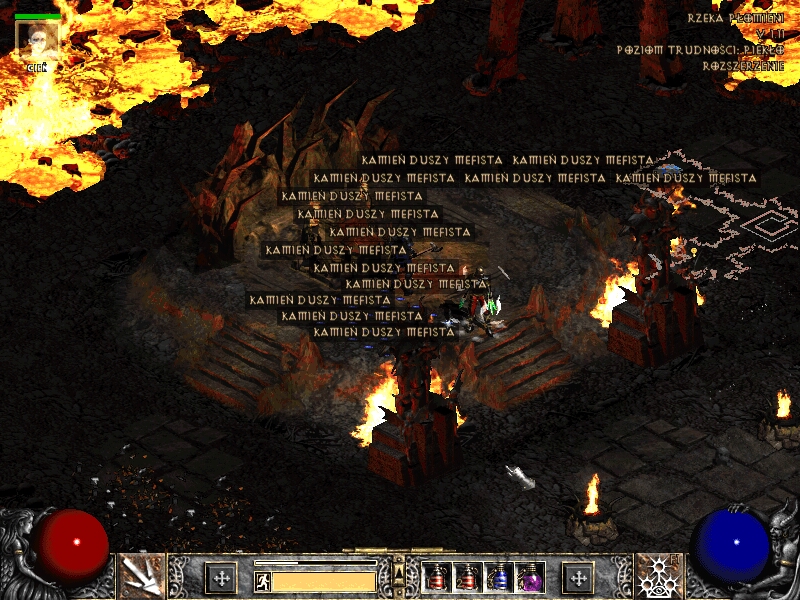Click cross-arrow button beside the left skill
Viewport: 800px width, 600px height.
pos(220,578)
